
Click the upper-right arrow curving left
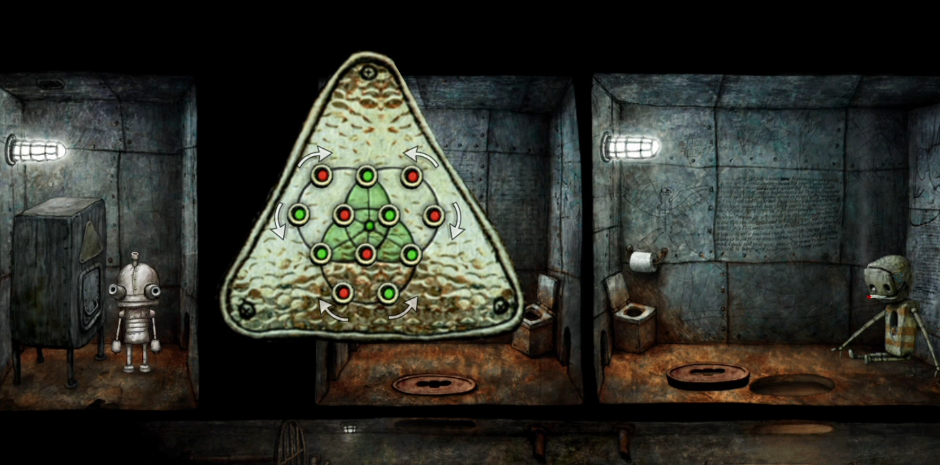tap(419, 156)
